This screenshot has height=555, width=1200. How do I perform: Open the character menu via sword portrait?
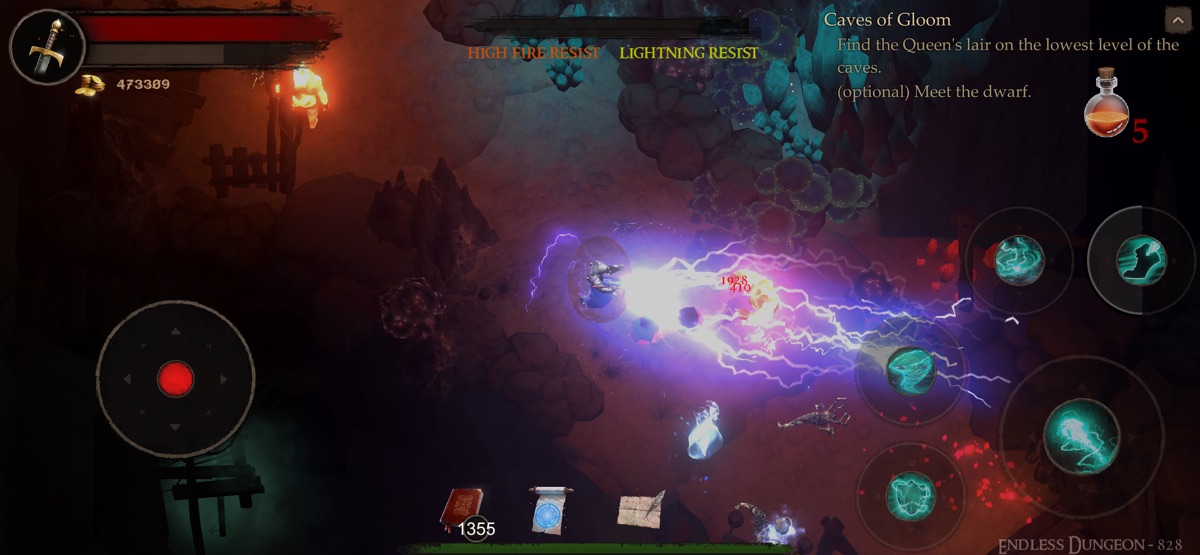[44, 47]
